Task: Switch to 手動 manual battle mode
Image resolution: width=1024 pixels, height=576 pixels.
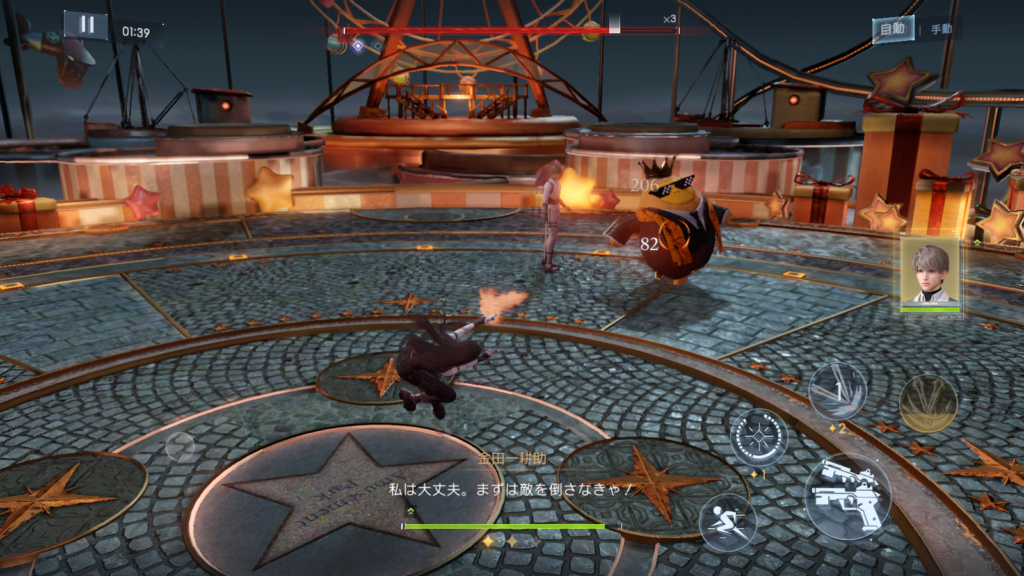Action: 940,30
